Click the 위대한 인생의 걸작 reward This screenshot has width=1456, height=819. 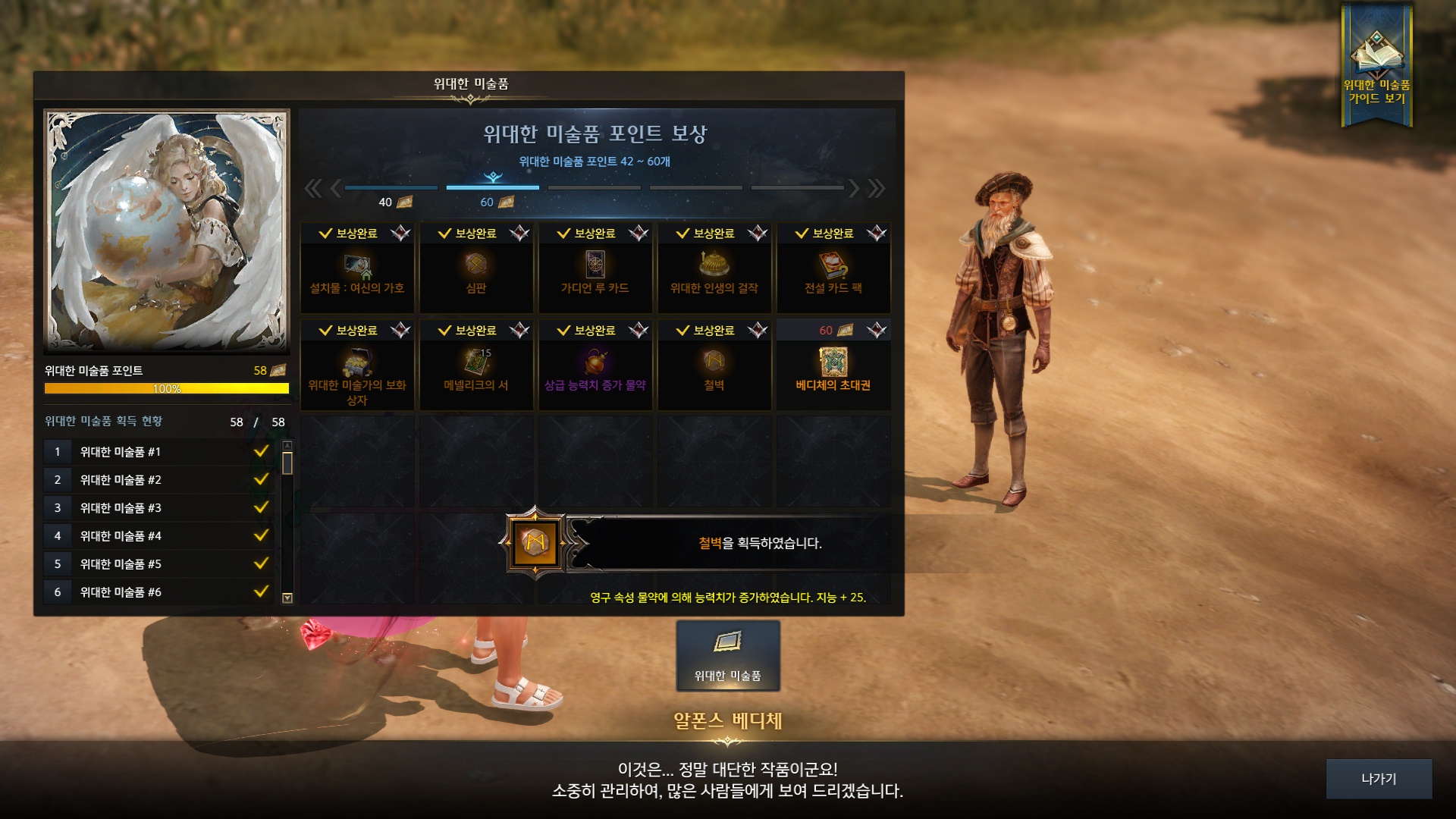pyautogui.click(x=714, y=268)
